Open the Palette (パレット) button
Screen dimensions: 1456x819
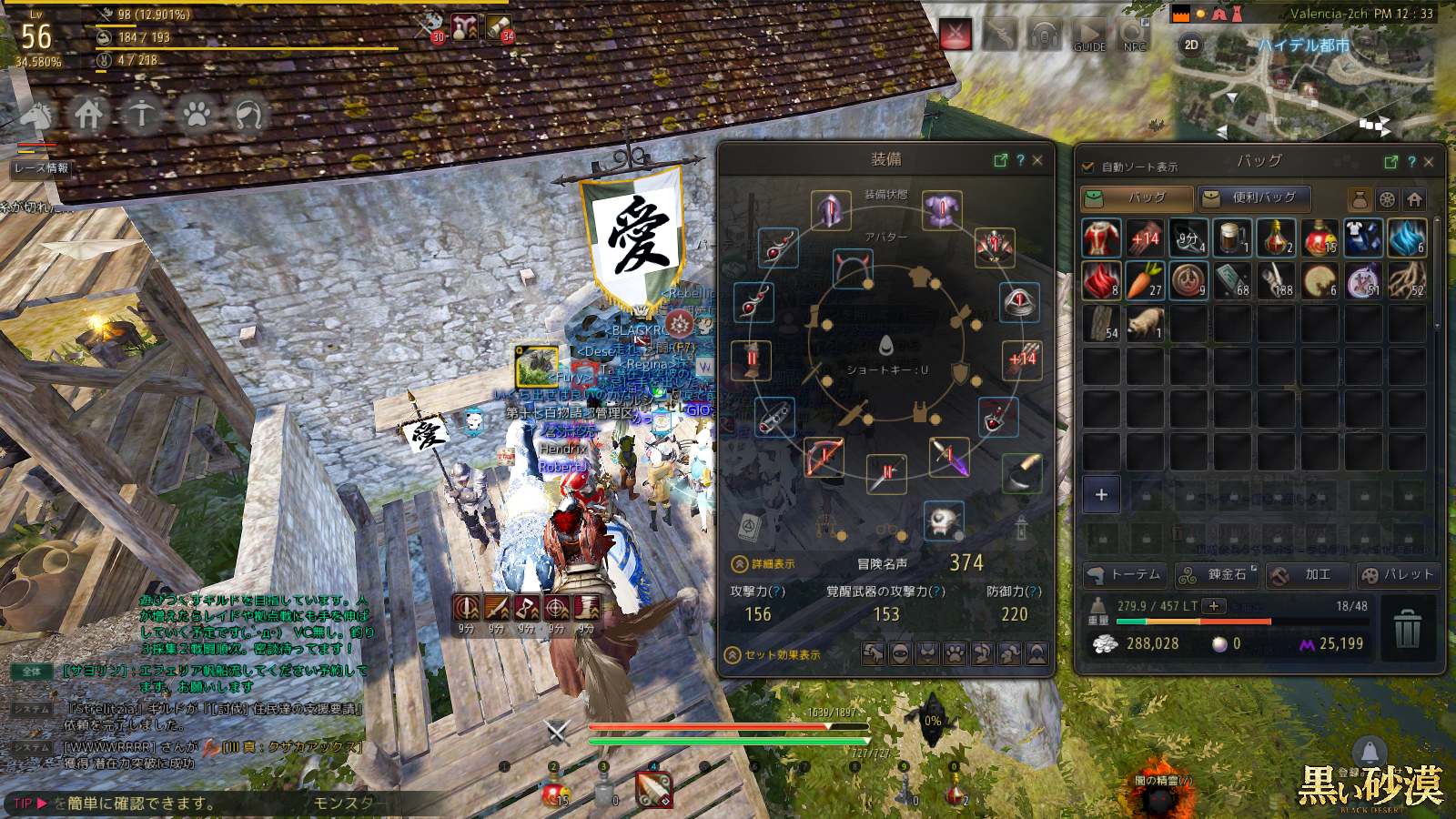[x=1397, y=574]
